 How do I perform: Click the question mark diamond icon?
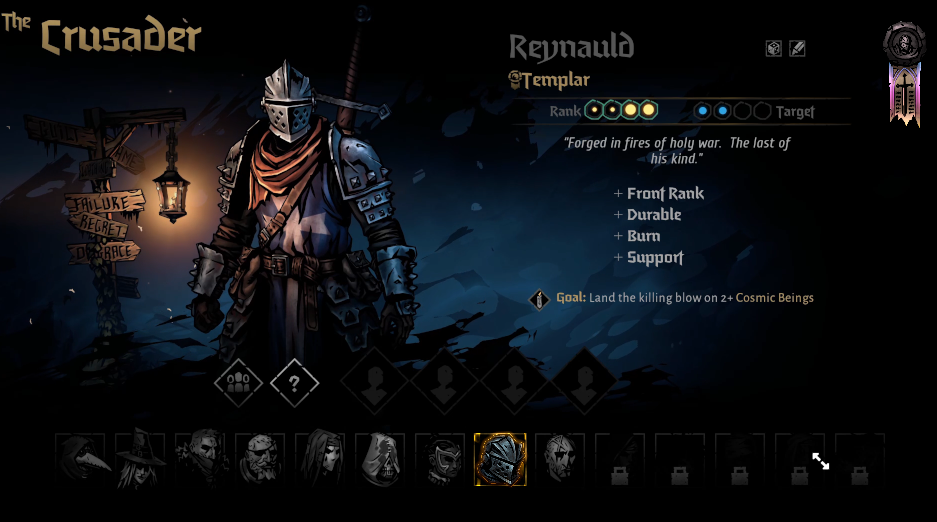click(x=294, y=382)
